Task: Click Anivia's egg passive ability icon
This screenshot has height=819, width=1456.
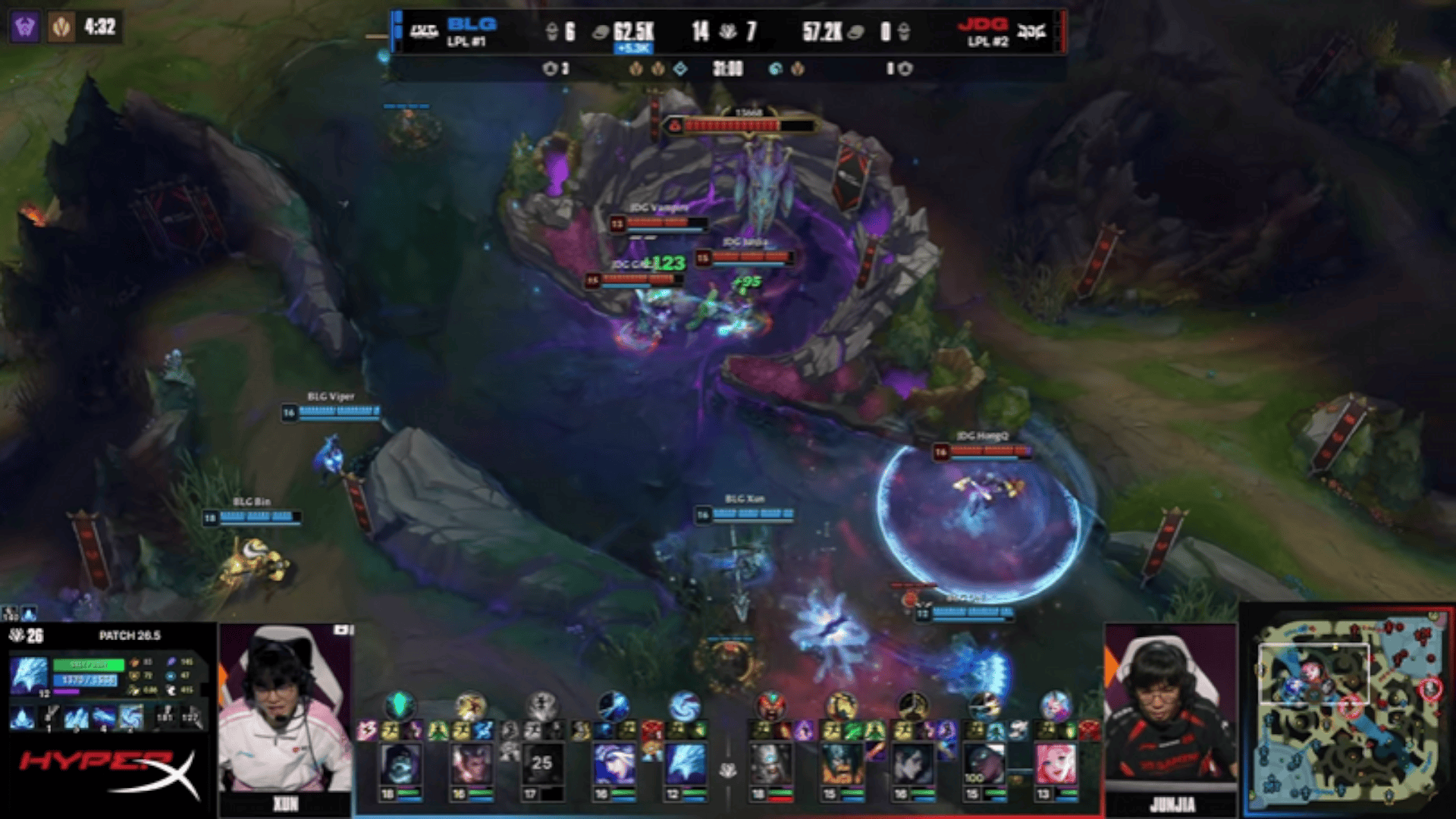Action: click(23, 717)
